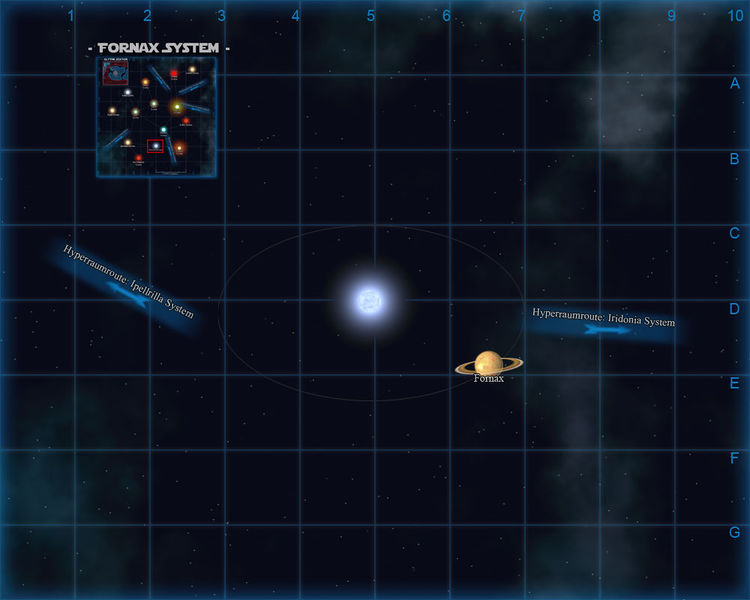
Task: Select the highlighted red-boxed system in the minimap
Action: [x=155, y=146]
